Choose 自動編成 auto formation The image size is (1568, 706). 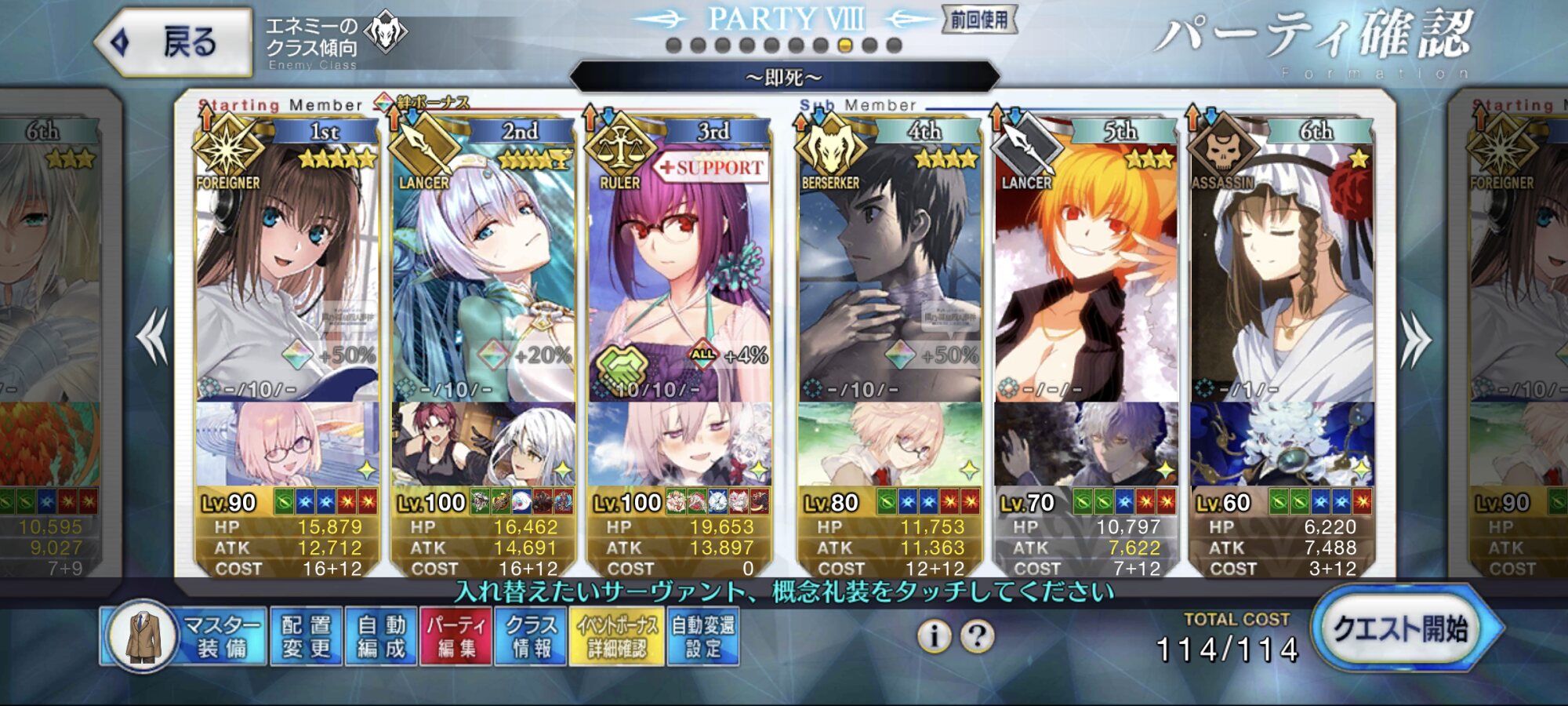382,636
